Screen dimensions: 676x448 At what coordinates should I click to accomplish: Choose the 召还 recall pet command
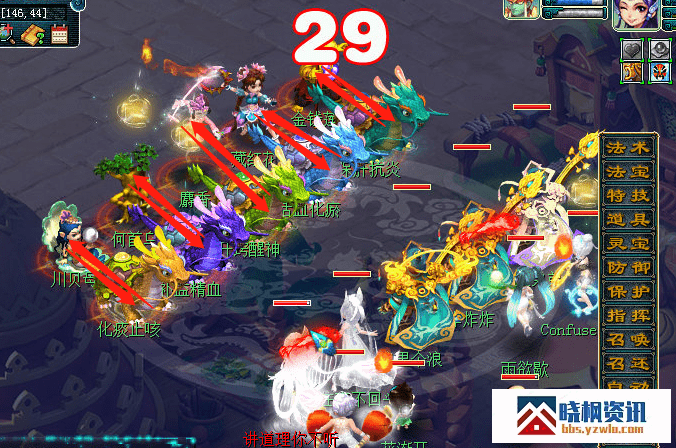pyautogui.click(x=628, y=363)
